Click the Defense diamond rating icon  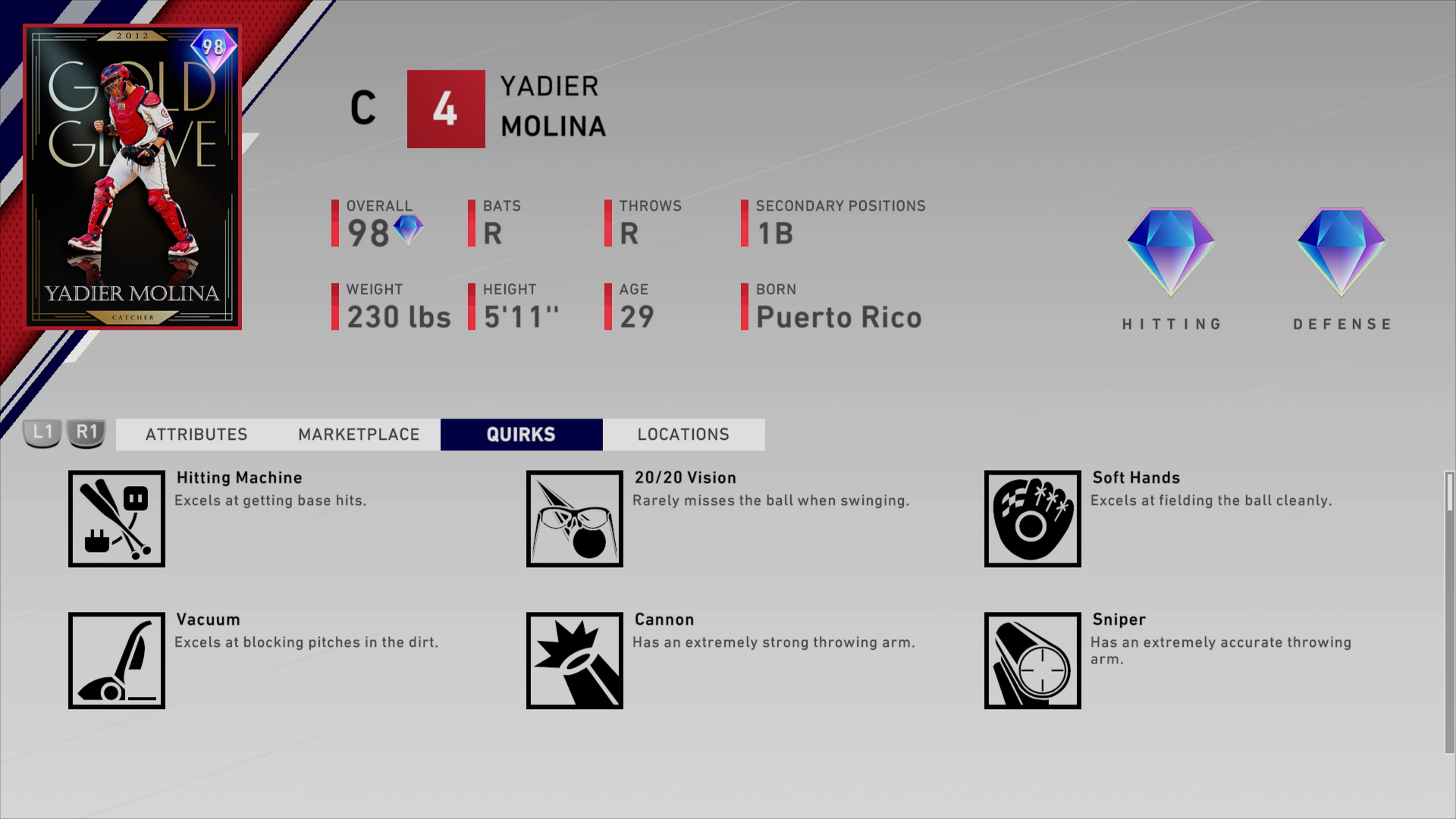tap(1341, 253)
